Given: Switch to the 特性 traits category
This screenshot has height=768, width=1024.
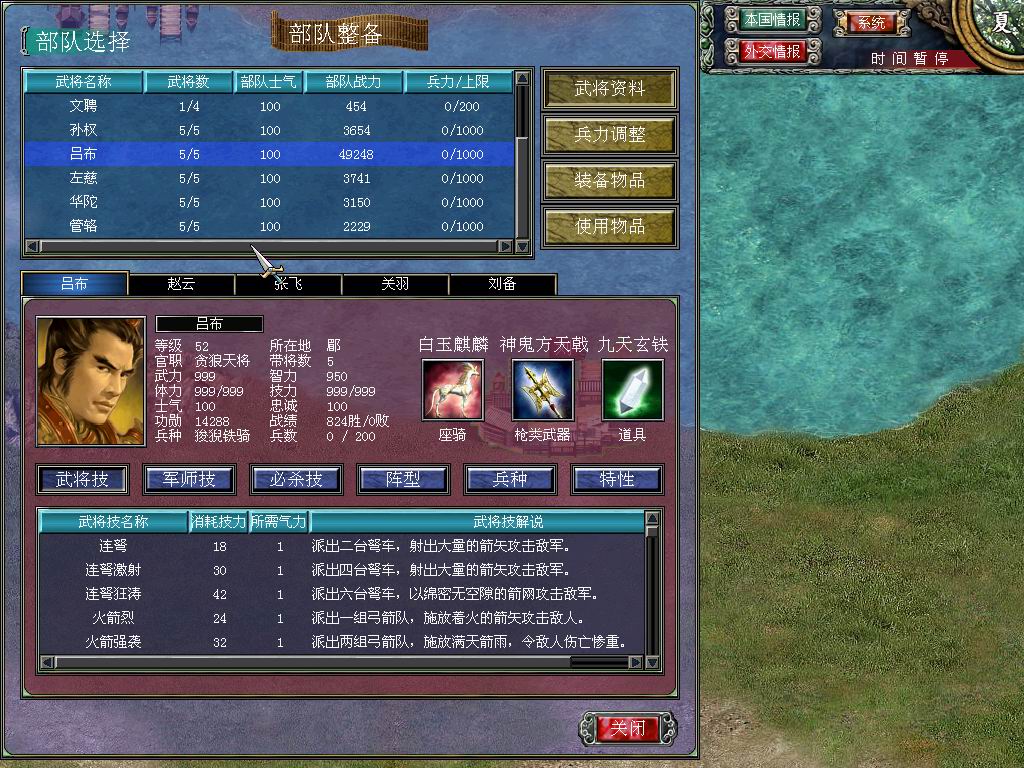Looking at the screenshot, I should click(x=617, y=480).
